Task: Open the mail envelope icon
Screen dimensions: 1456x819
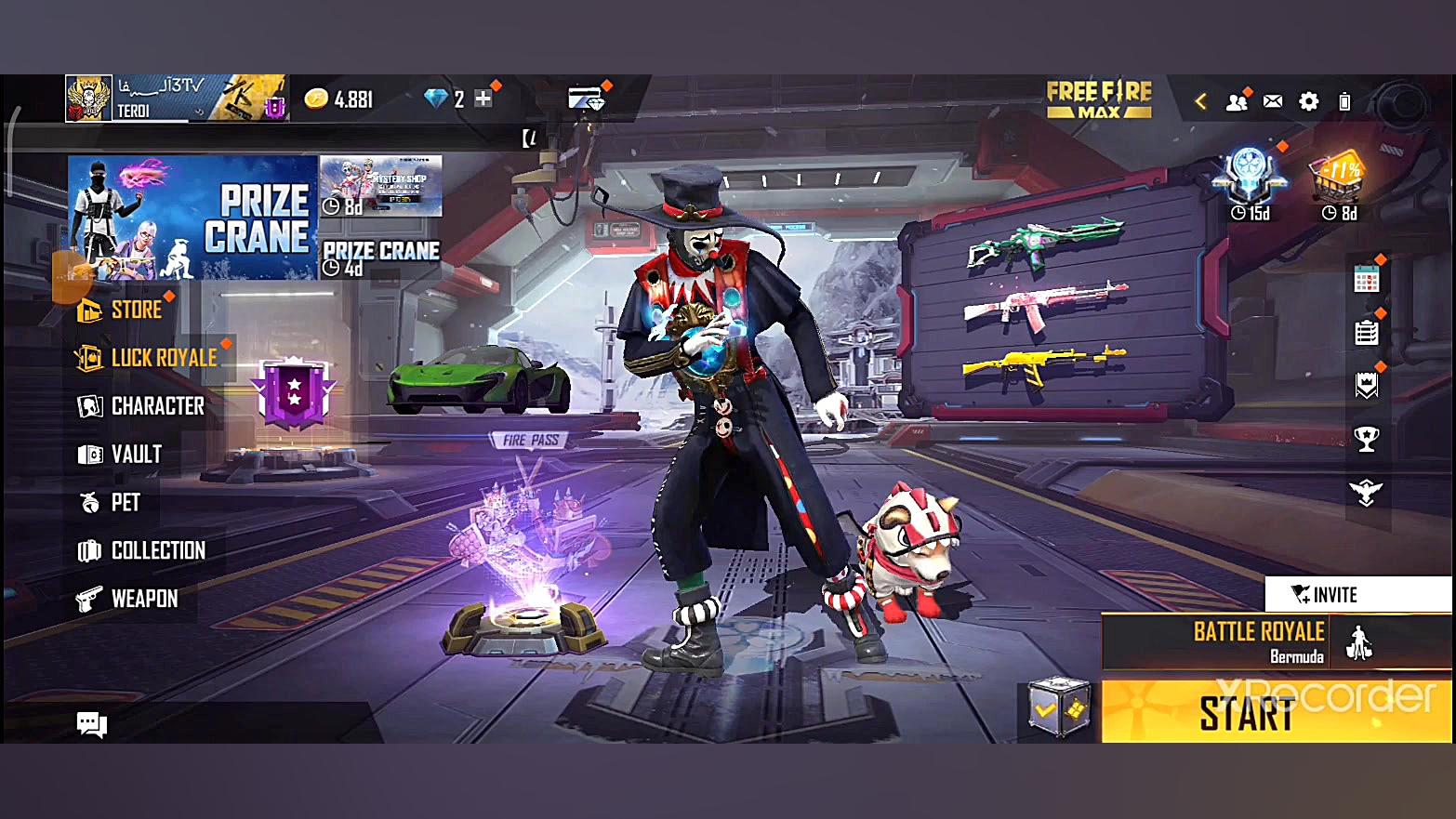Action: coord(1273,101)
